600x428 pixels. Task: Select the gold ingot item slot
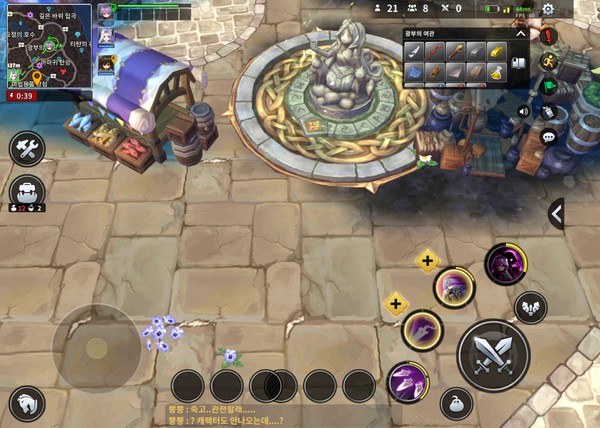pos(496,50)
